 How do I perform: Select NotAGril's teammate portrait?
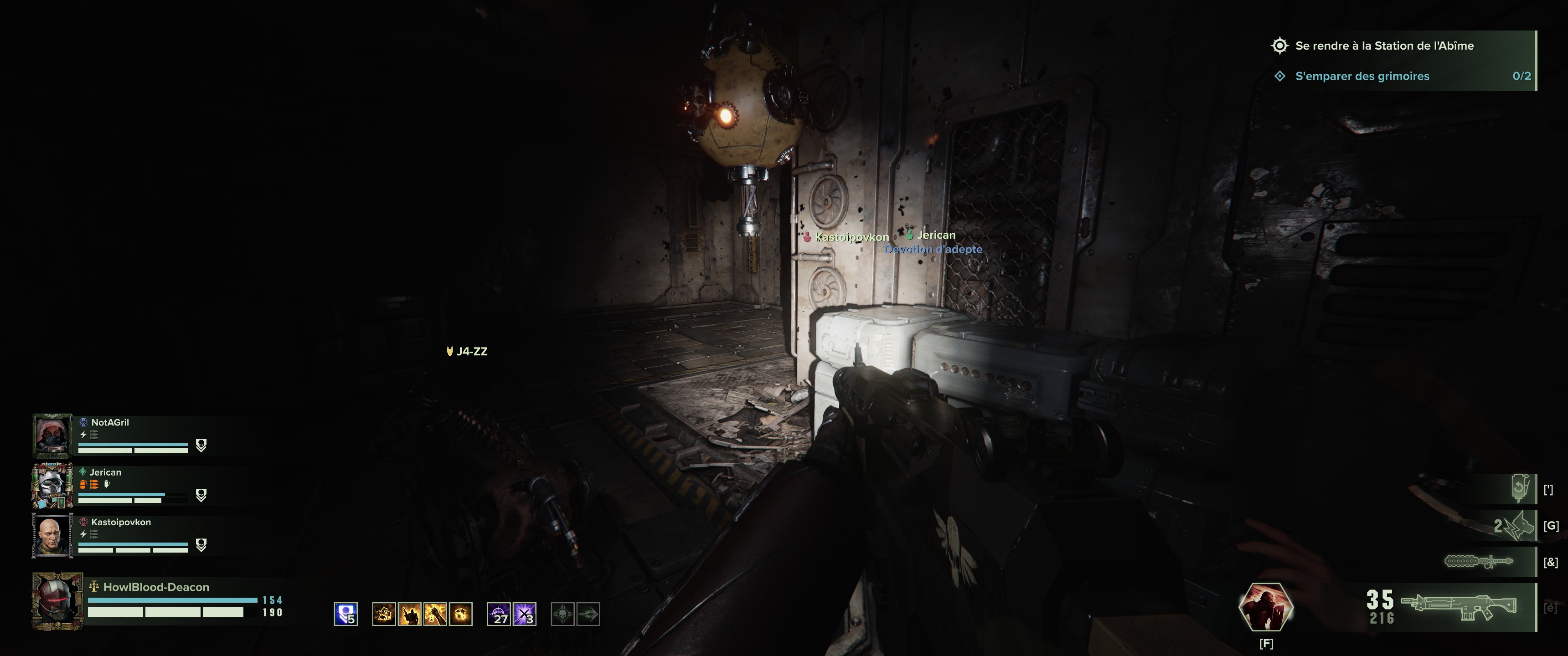pyautogui.click(x=52, y=436)
